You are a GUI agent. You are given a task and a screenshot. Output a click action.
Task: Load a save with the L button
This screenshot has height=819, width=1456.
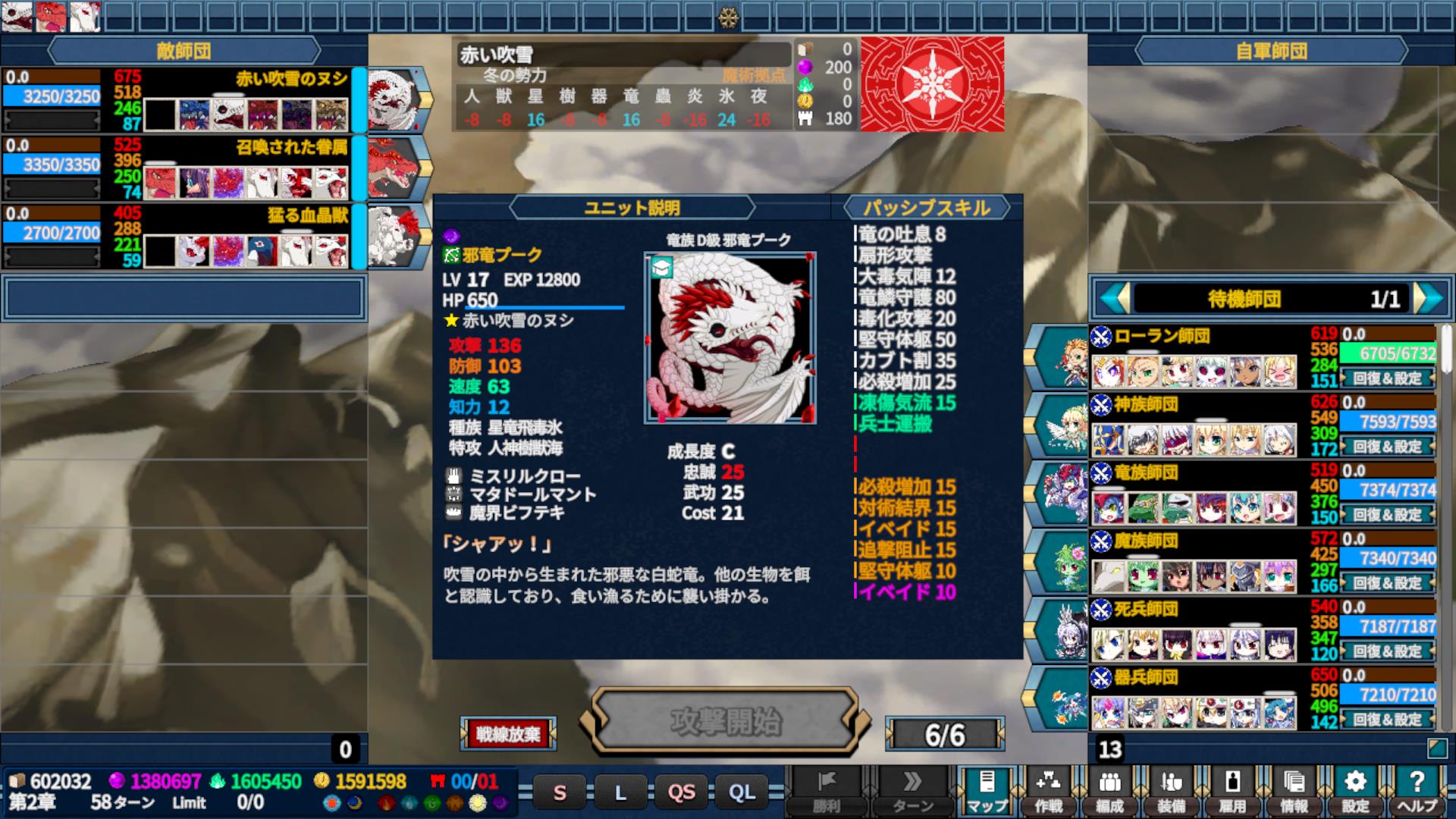[x=620, y=793]
